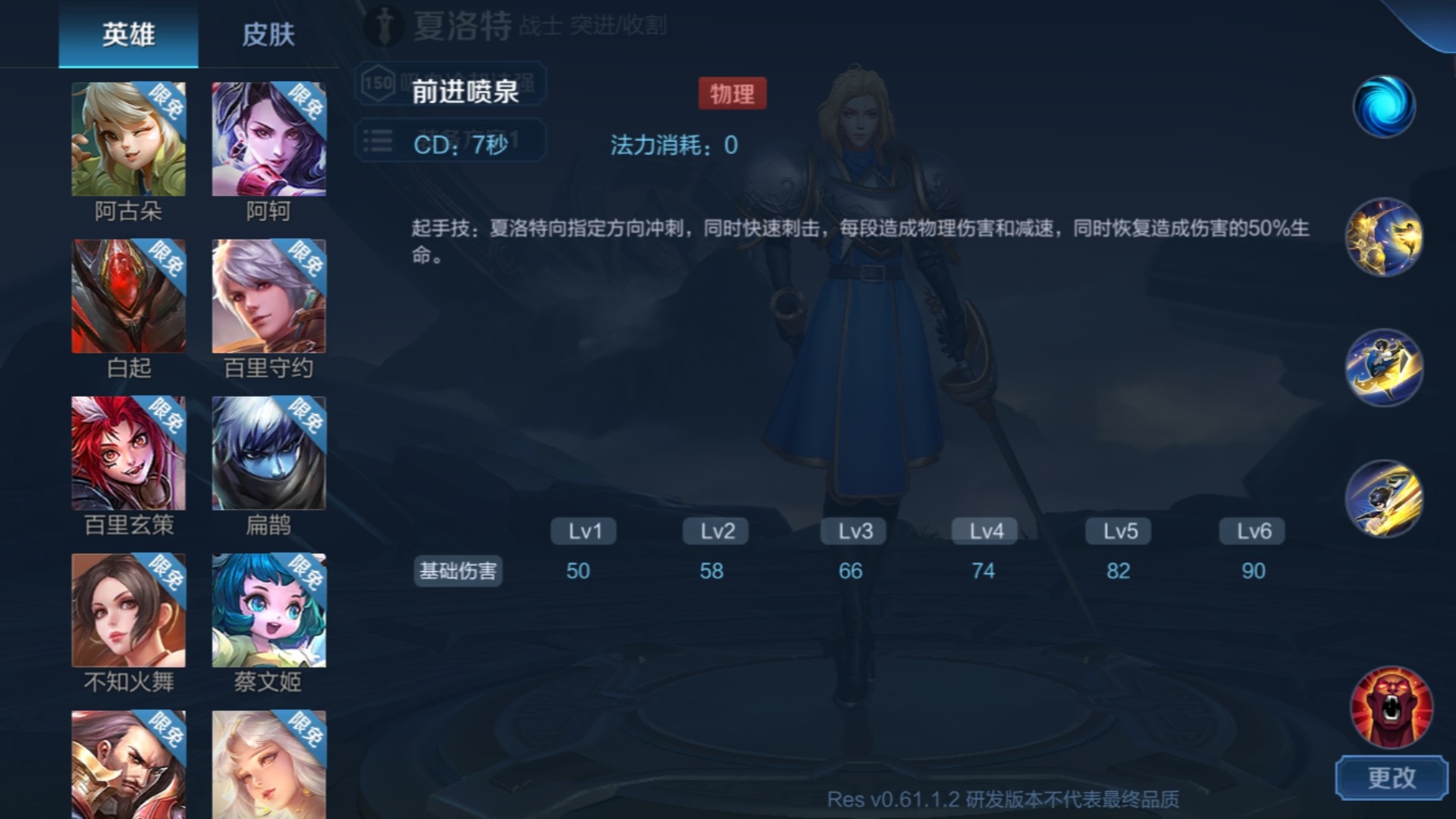This screenshot has width=1456, height=819.
Task: Select the Lv6 level toggle
Action: pos(1251,531)
